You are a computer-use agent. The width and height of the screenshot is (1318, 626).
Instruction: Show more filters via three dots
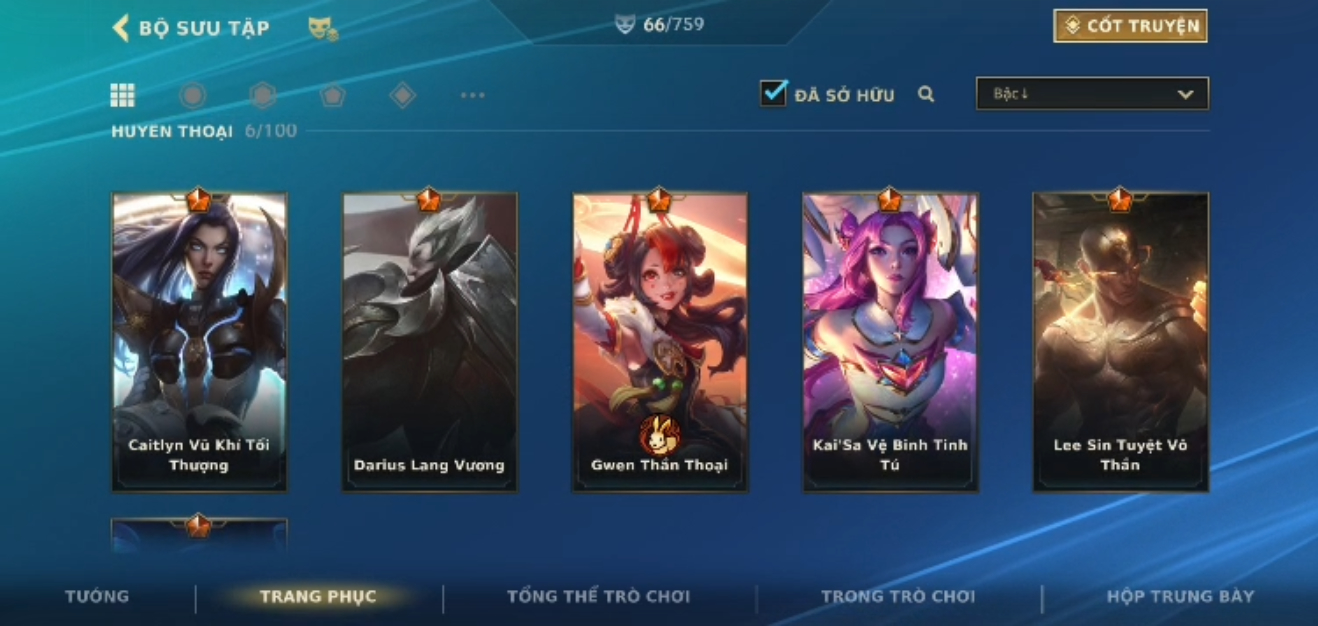point(472,95)
